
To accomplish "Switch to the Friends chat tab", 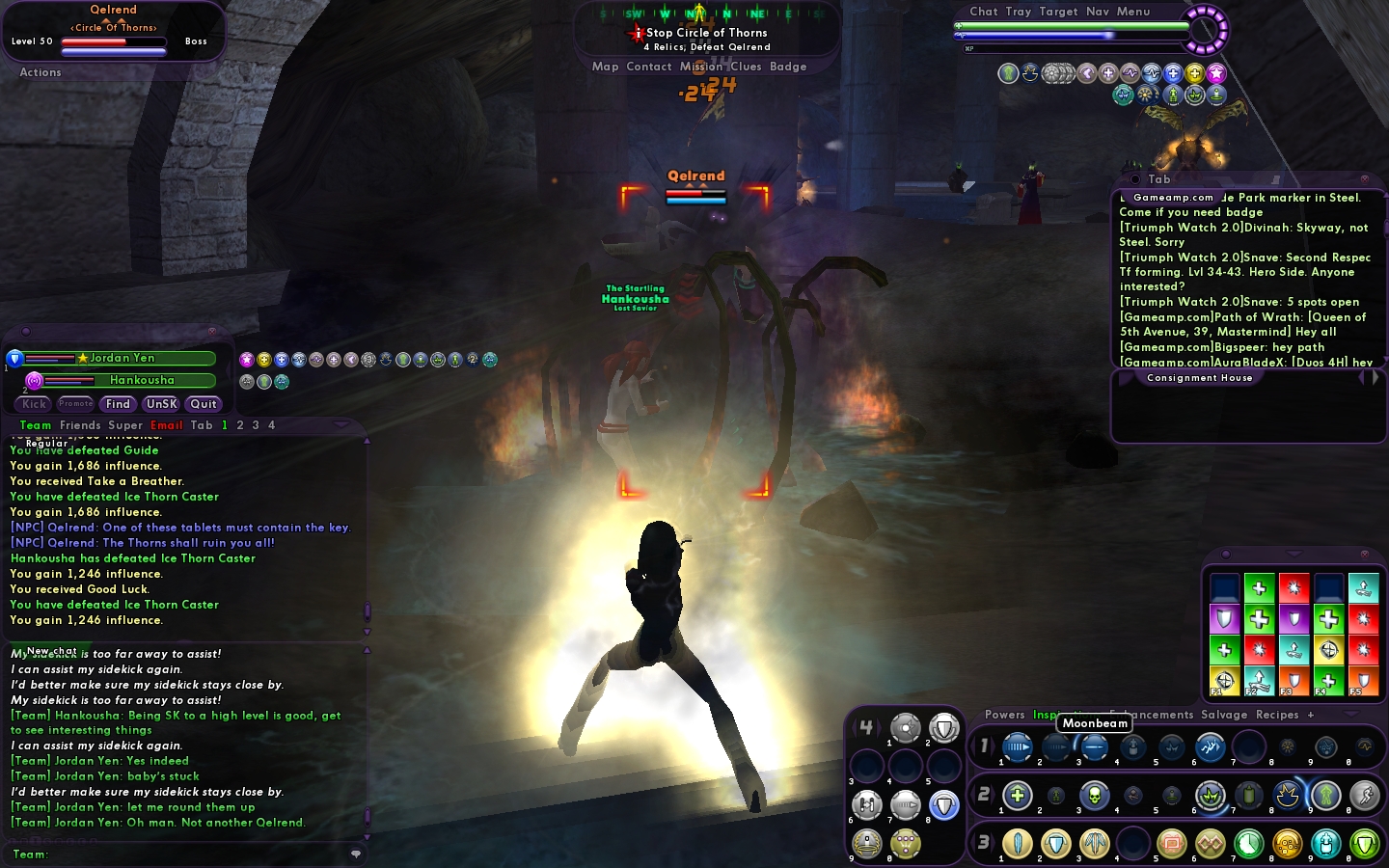I will (x=80, y=425).
